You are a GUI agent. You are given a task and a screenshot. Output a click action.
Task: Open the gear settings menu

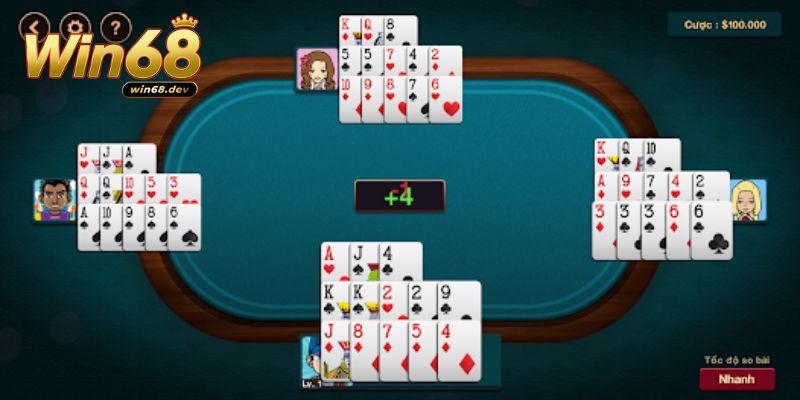click(x=76, y=23)
